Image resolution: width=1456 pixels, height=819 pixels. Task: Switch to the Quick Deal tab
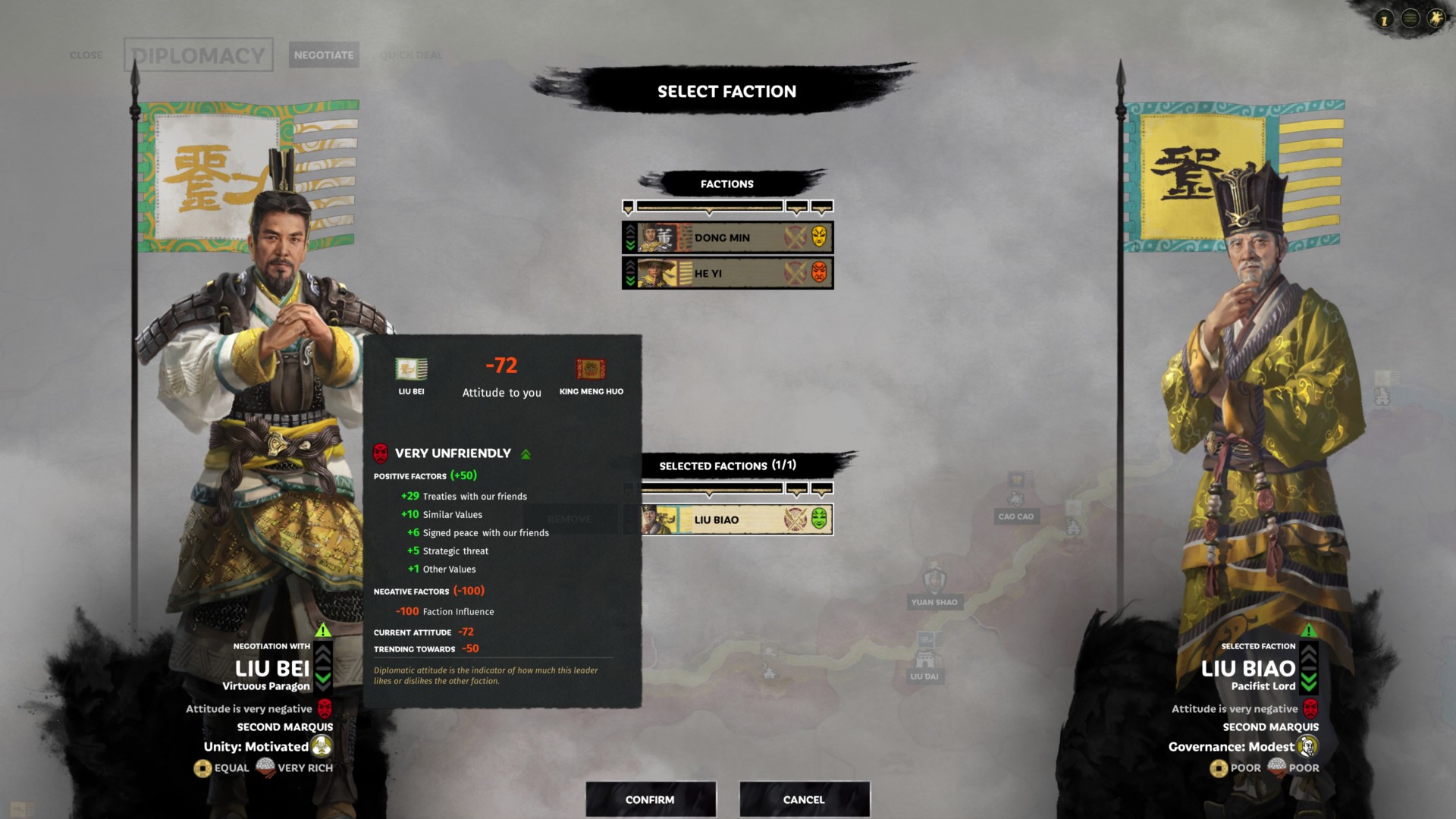coord(410,55)
